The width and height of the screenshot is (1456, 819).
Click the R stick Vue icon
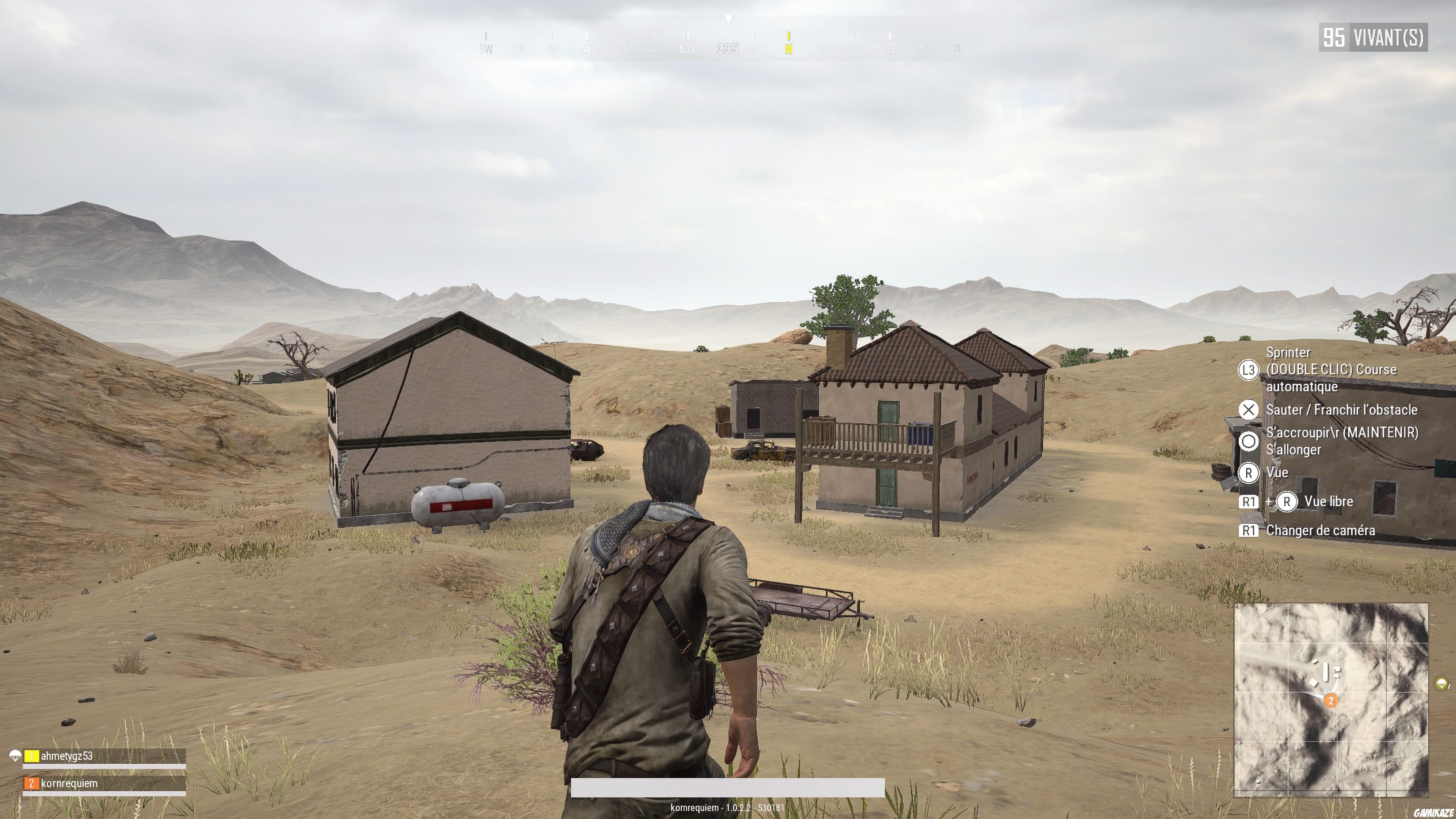(x=1249, y=473)
